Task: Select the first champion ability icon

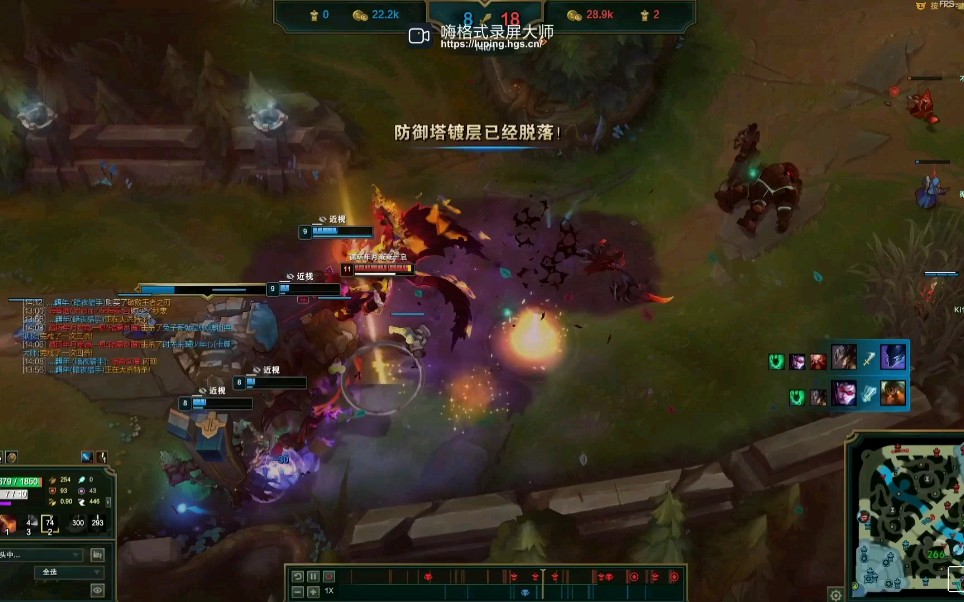Action: coord(9,524)
